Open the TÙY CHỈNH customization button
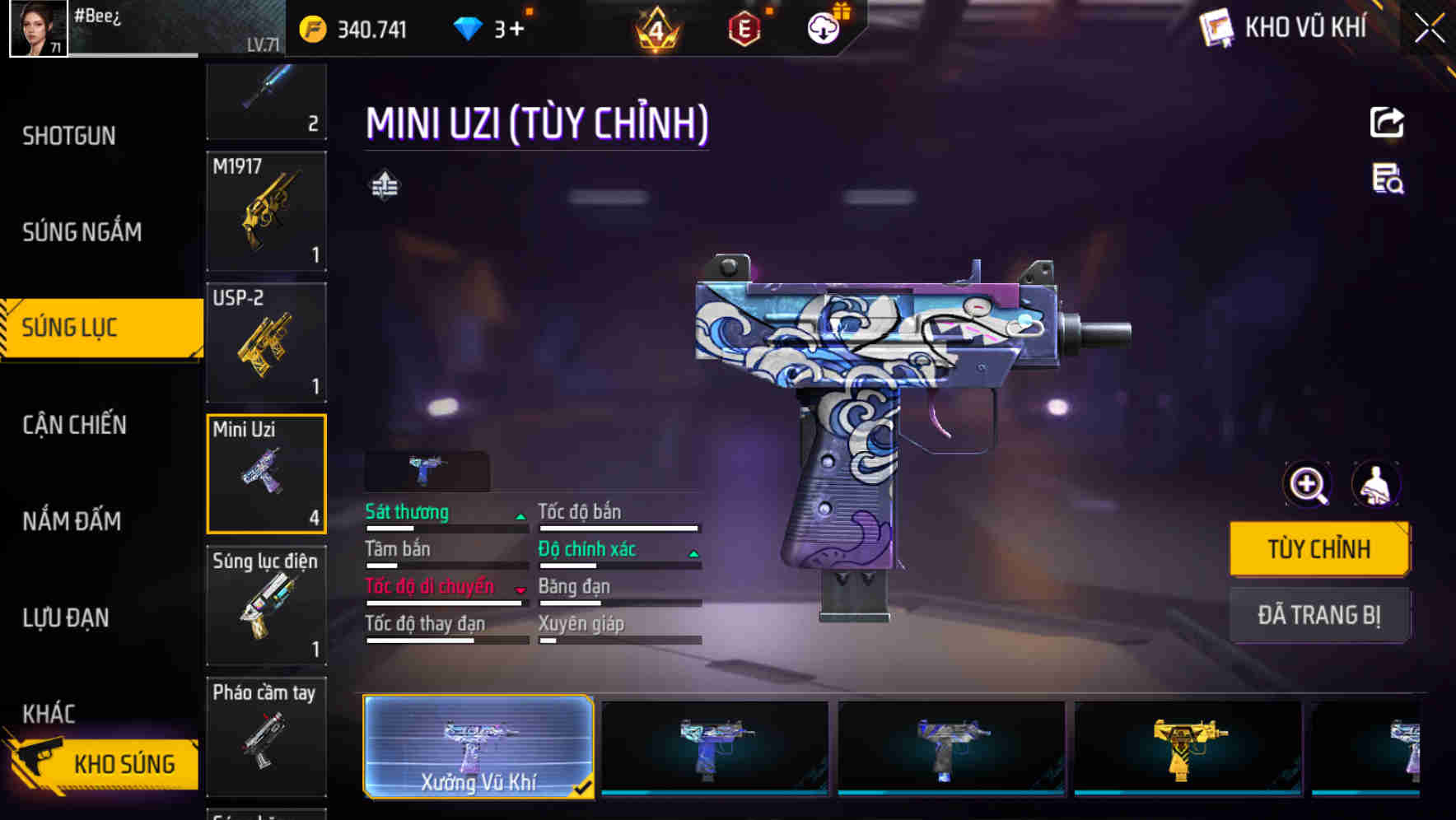 coord(1318,549)
